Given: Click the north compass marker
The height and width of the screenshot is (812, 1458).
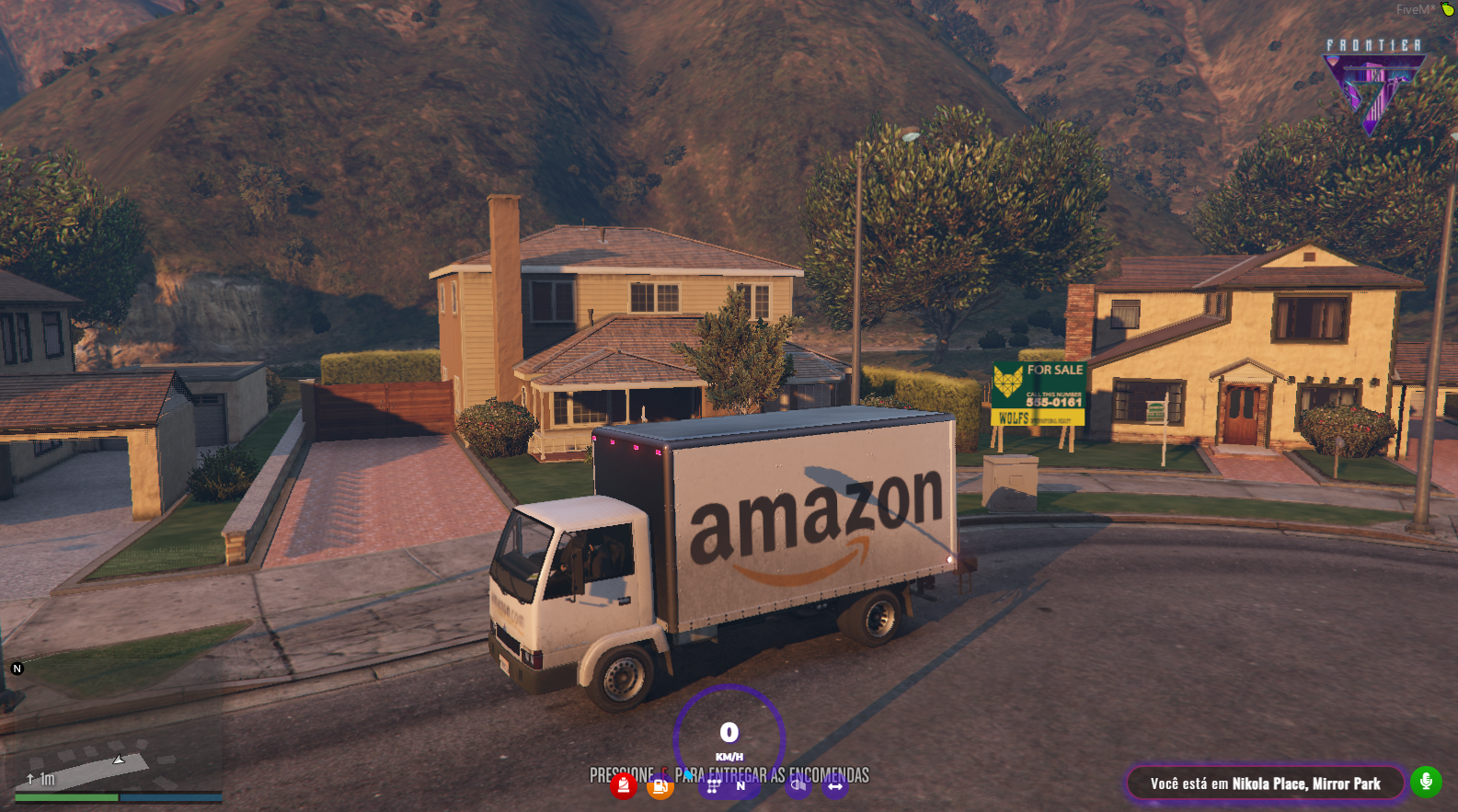Looking at the screenshot, I should pos(17,669).
